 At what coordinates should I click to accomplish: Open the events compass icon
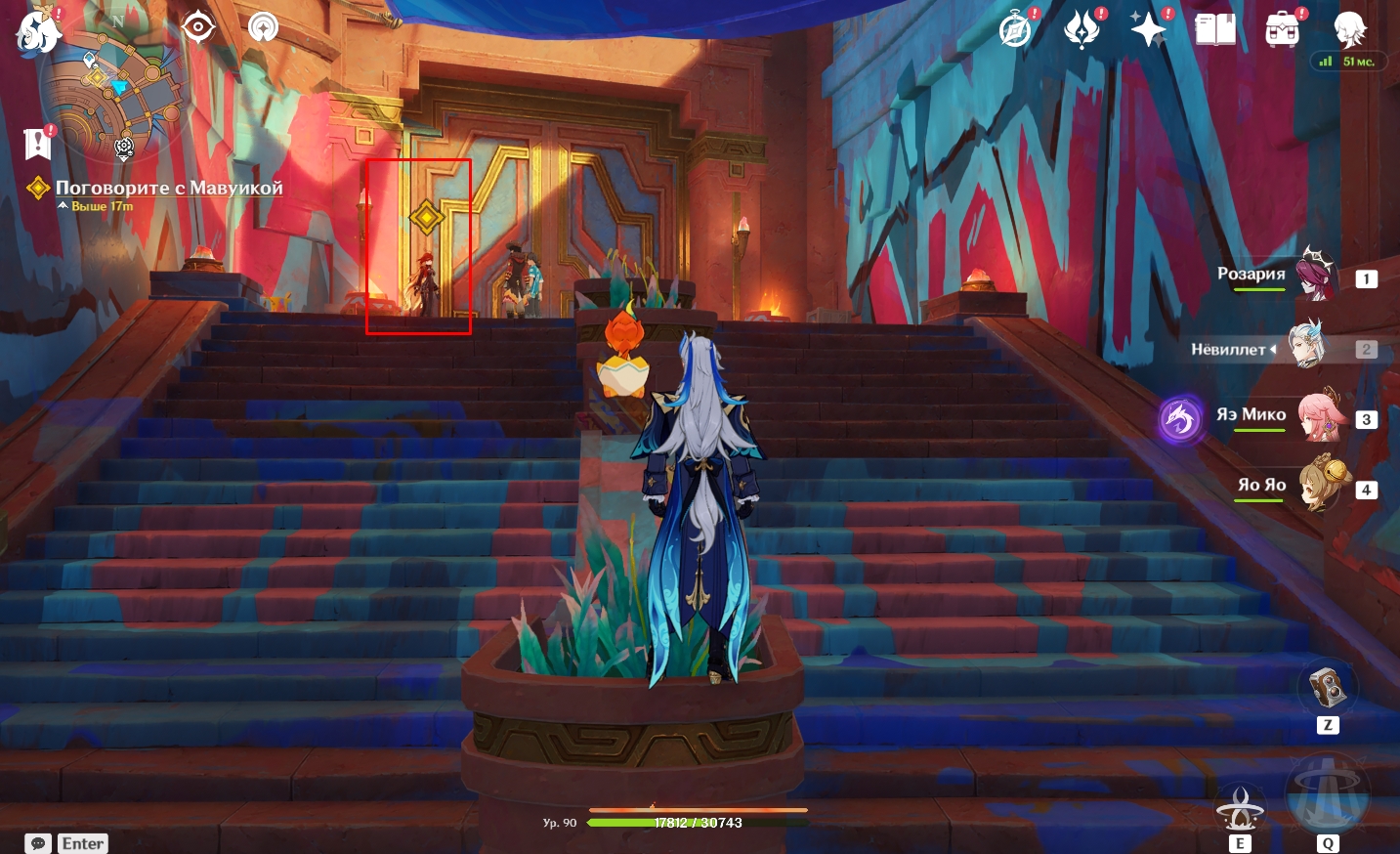click(1016, 30)
